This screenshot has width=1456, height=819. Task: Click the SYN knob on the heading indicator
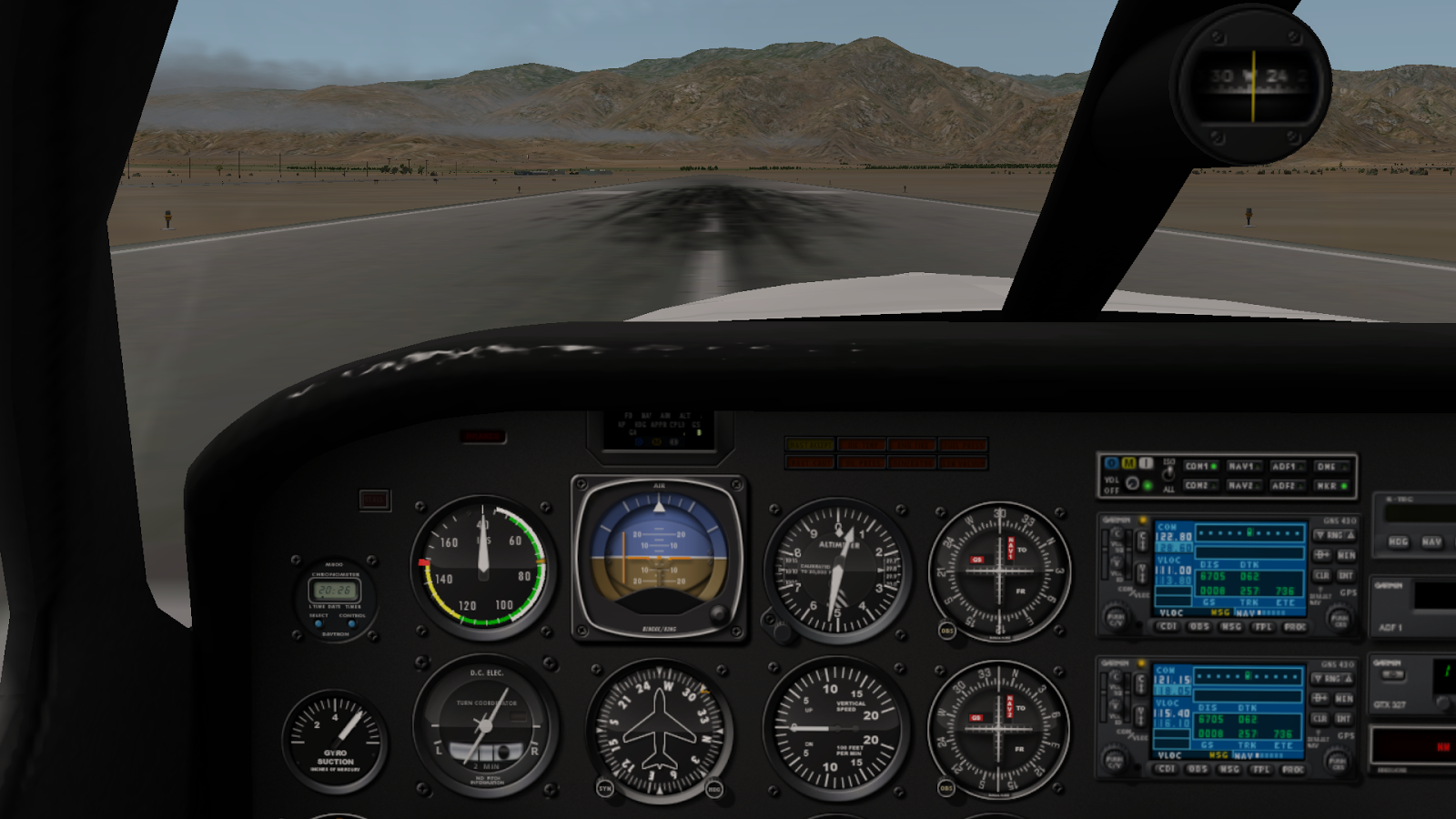606,790
